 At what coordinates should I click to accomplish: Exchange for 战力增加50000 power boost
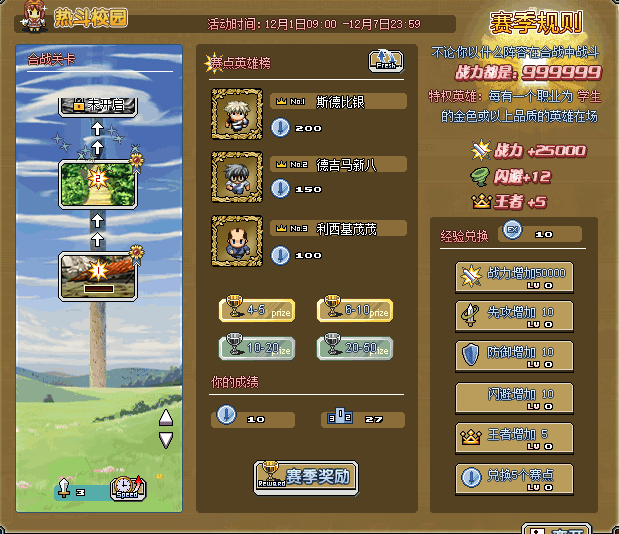(x=514, y=277)
